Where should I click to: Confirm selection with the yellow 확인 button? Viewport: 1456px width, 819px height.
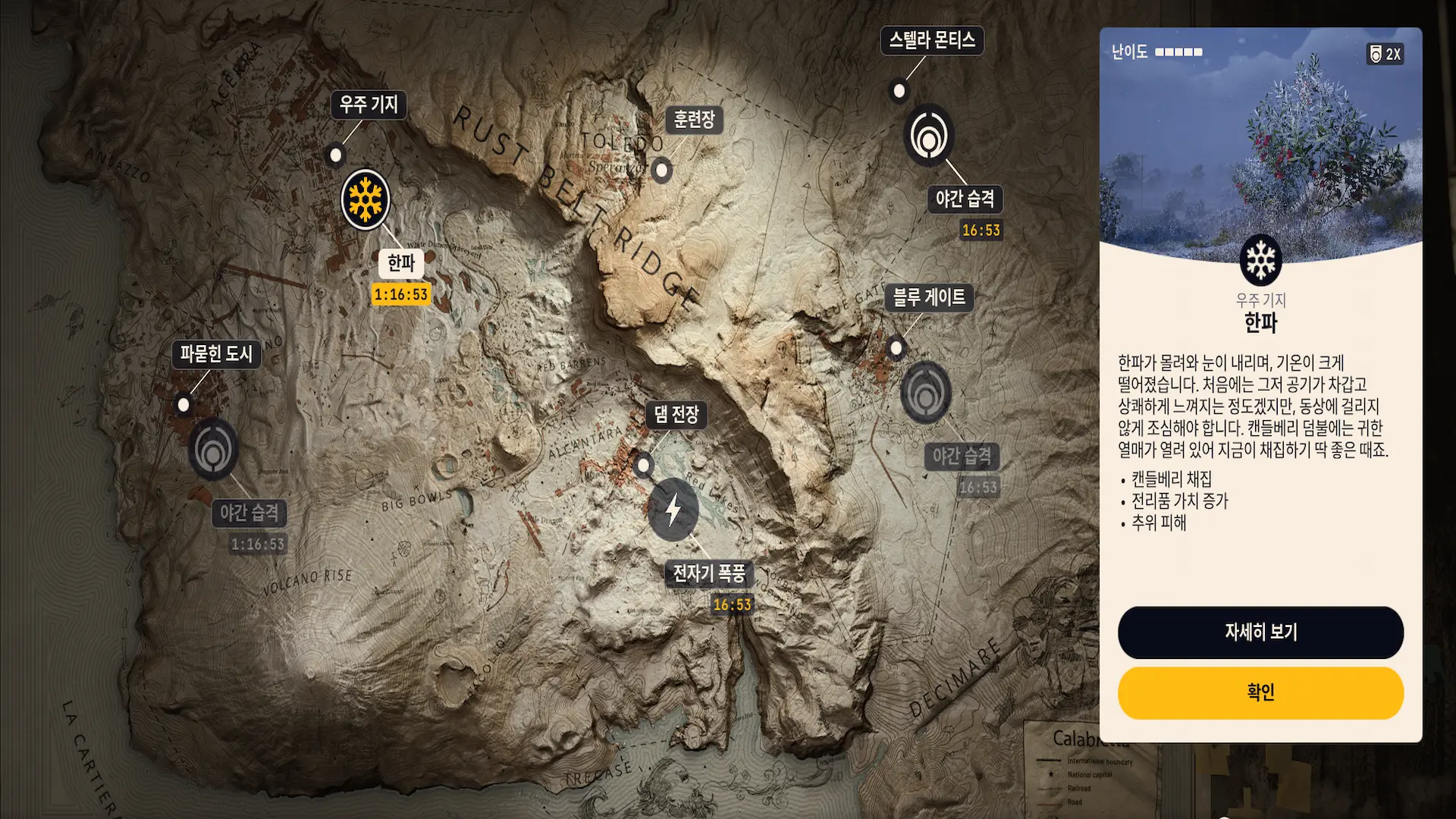click(1260, 692)
